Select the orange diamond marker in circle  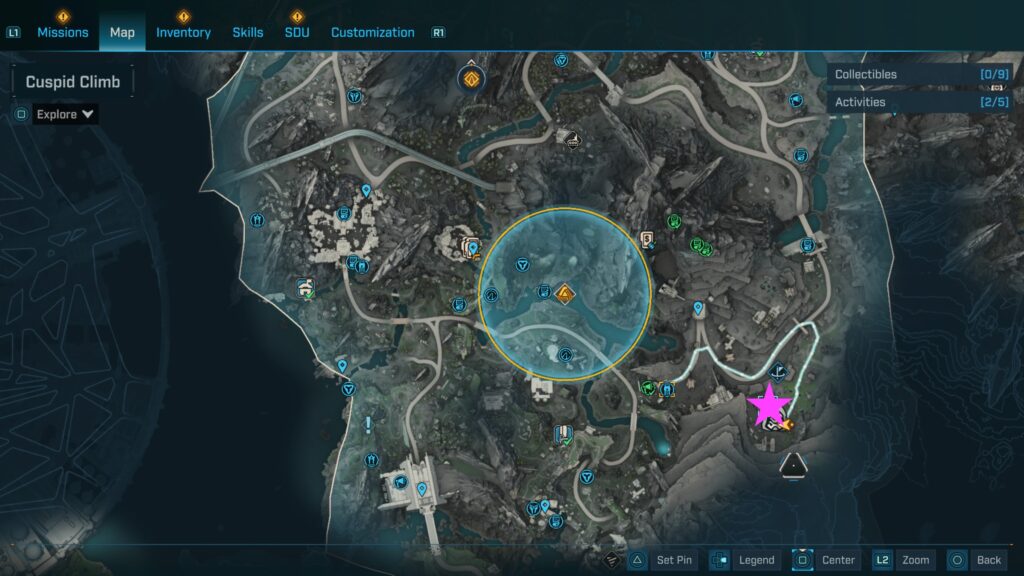[x=565, y=293]
